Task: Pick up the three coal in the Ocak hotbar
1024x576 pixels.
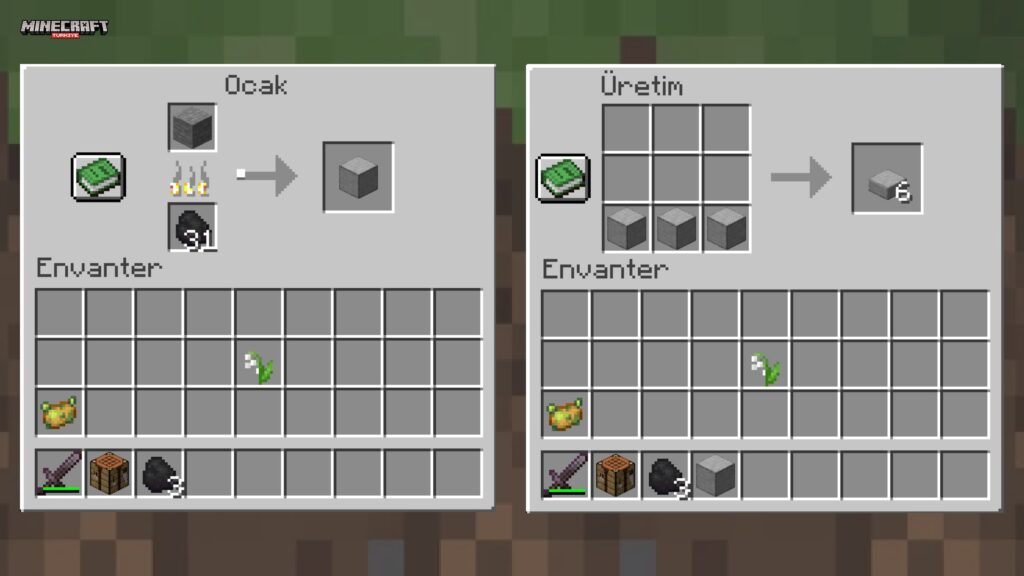Action: (160, 474)
